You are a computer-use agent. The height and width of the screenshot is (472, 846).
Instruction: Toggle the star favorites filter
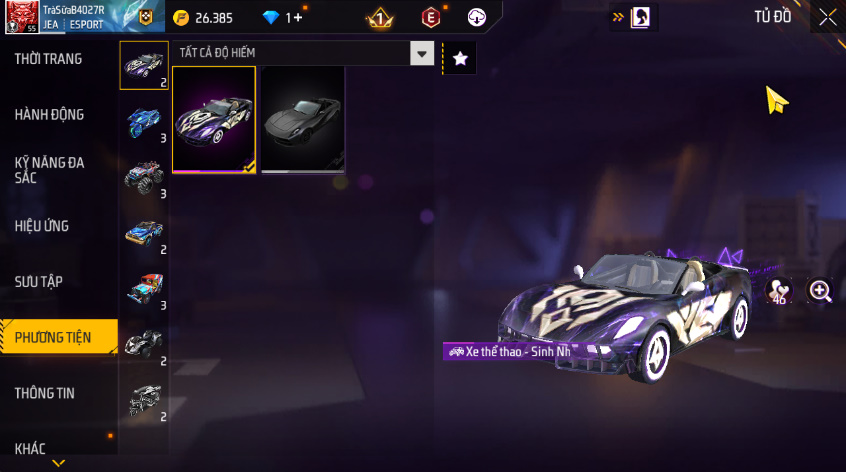click(x=460, y=58)
